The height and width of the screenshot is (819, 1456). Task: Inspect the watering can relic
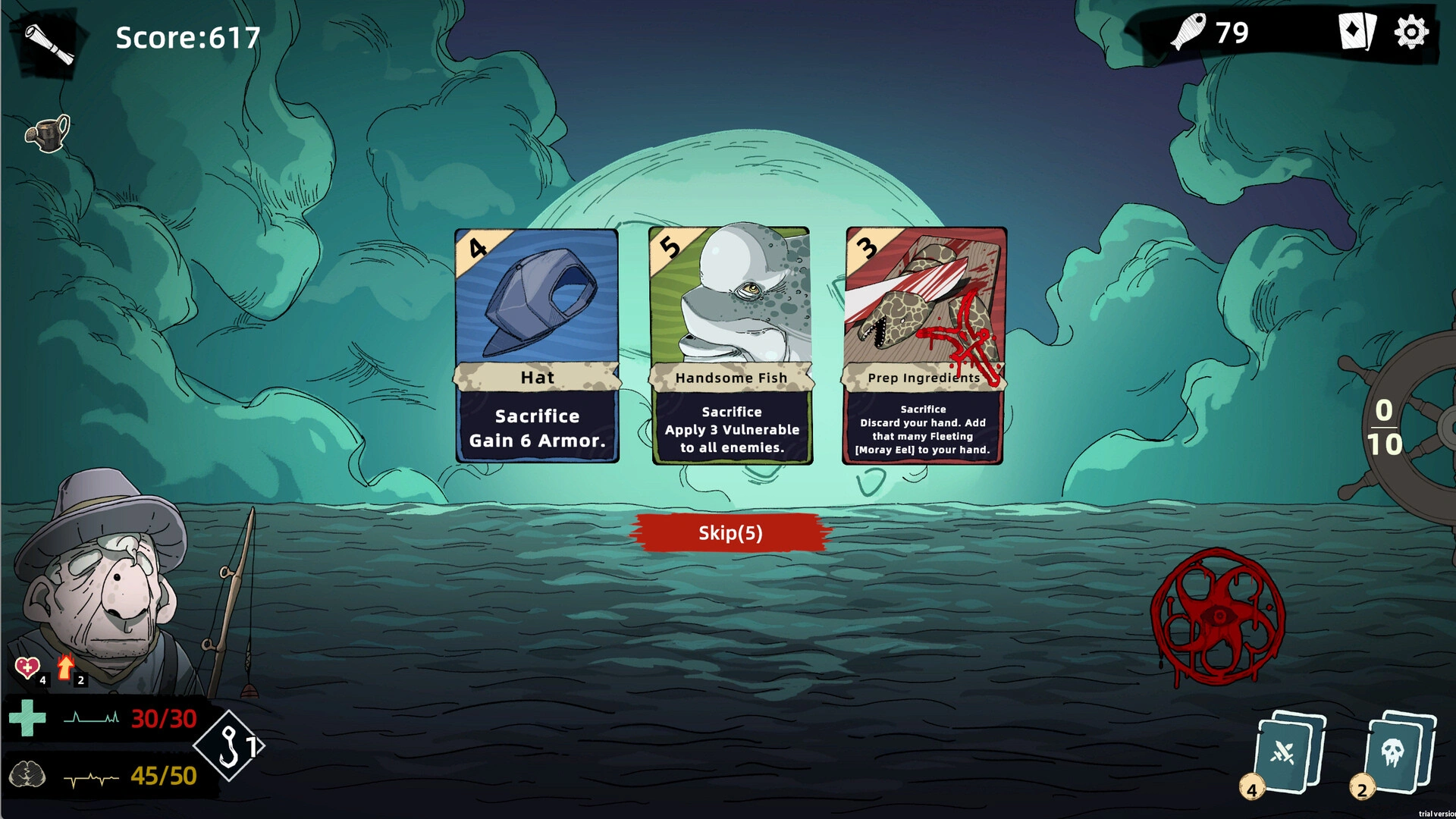pyautogui.click(x=49, y=133)
